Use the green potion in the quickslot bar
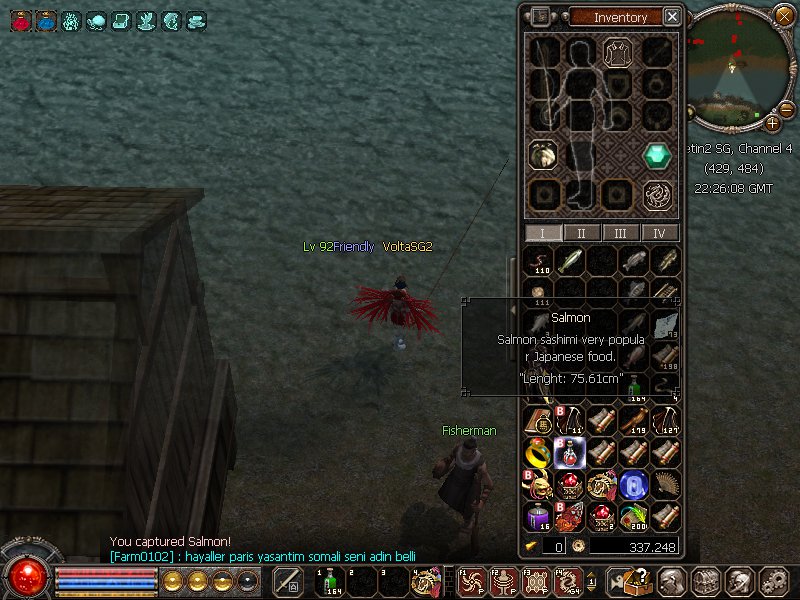Image resolution: width=800 pixels, height=600 pixels. point(330,580)
